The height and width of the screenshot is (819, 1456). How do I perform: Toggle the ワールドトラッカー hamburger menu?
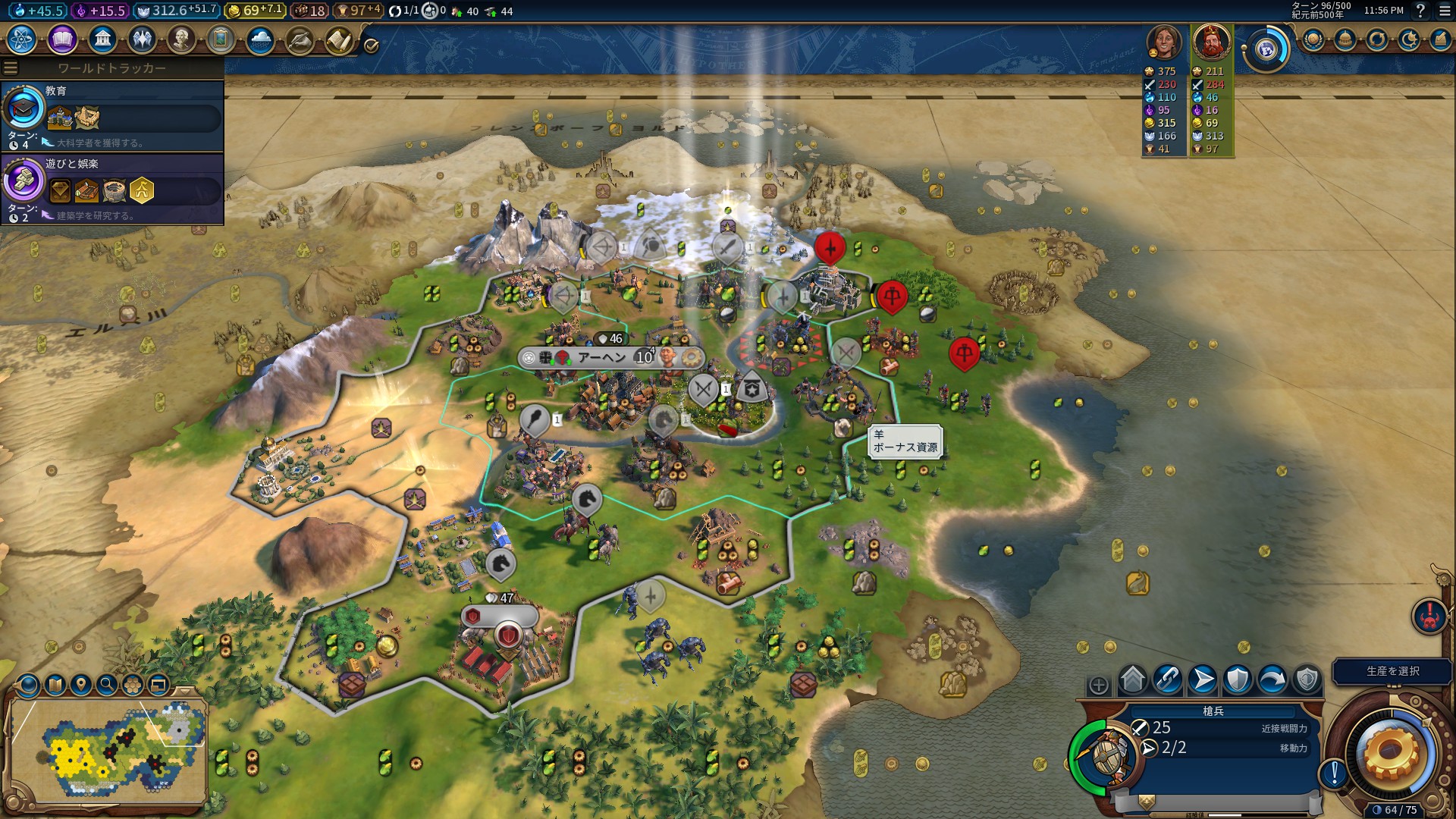pyautogui.click(x=11, y=68)
